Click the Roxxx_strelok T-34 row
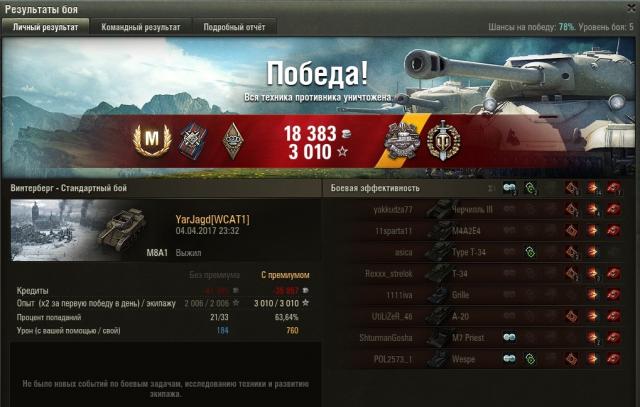Screen dimensions: 640x407 (478, 273)
